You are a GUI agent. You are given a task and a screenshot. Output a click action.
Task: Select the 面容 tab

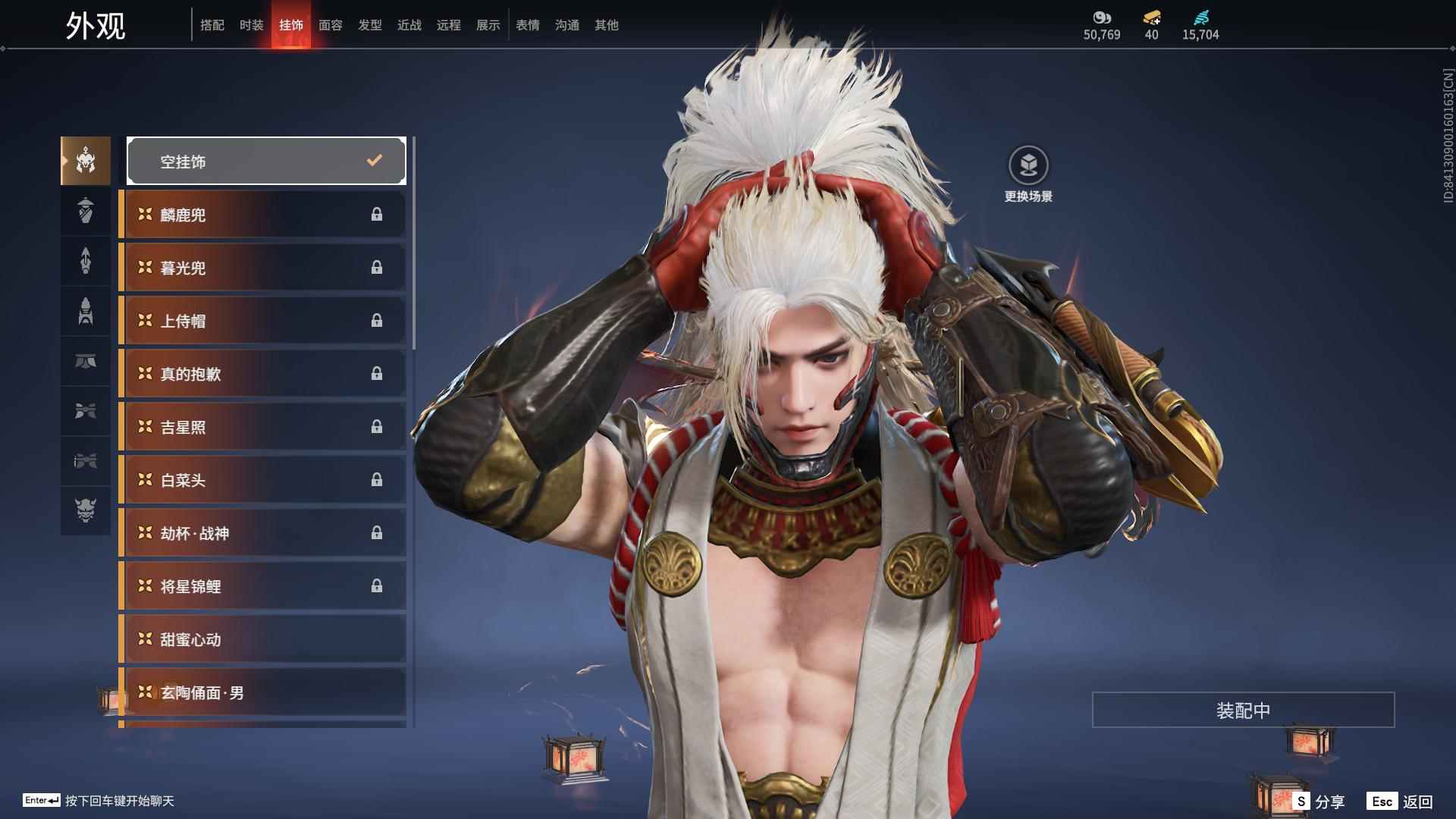click(x=331, y=25)
